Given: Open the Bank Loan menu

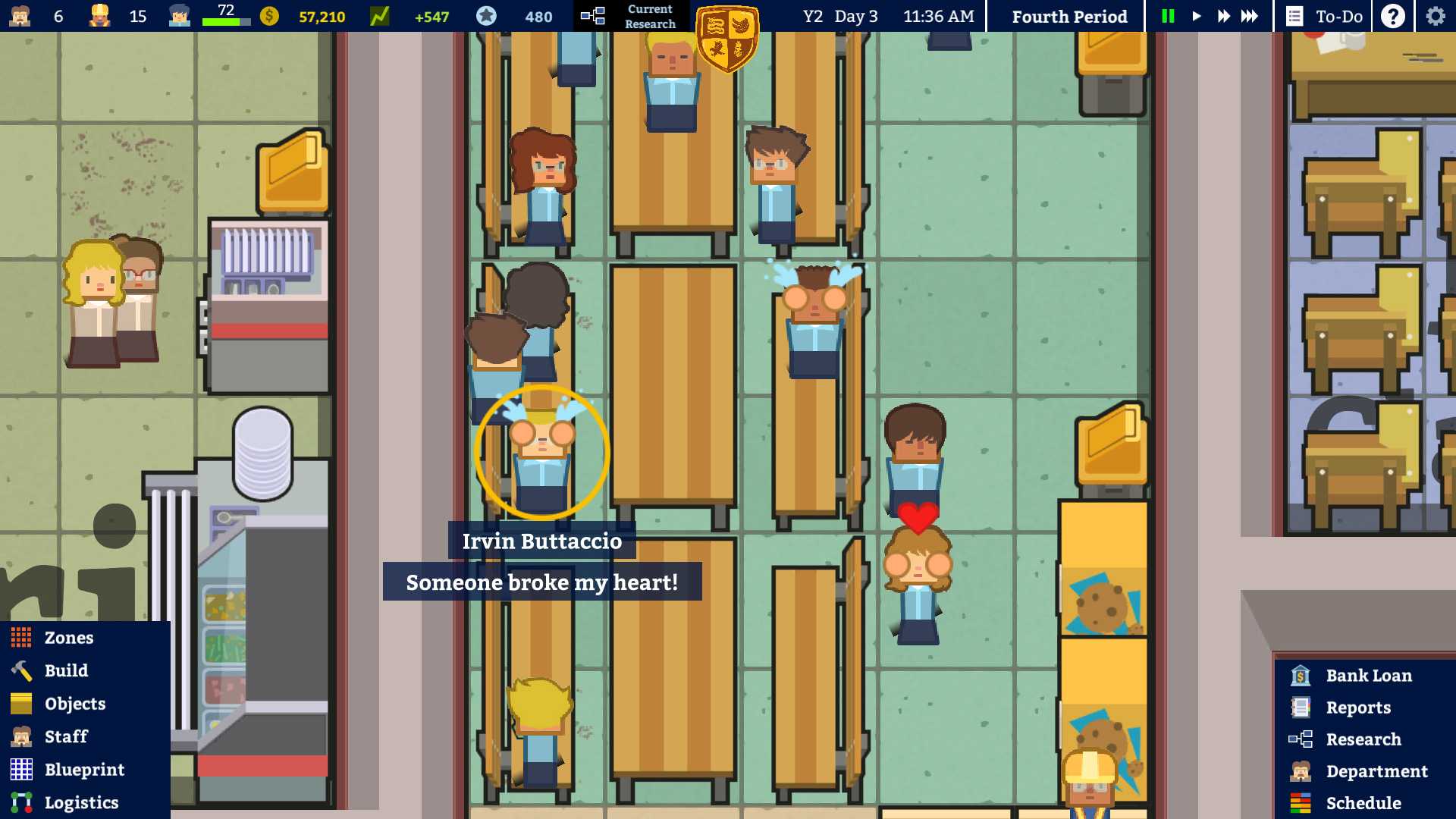Looking at the screenshot, I should coord(1367,675).
